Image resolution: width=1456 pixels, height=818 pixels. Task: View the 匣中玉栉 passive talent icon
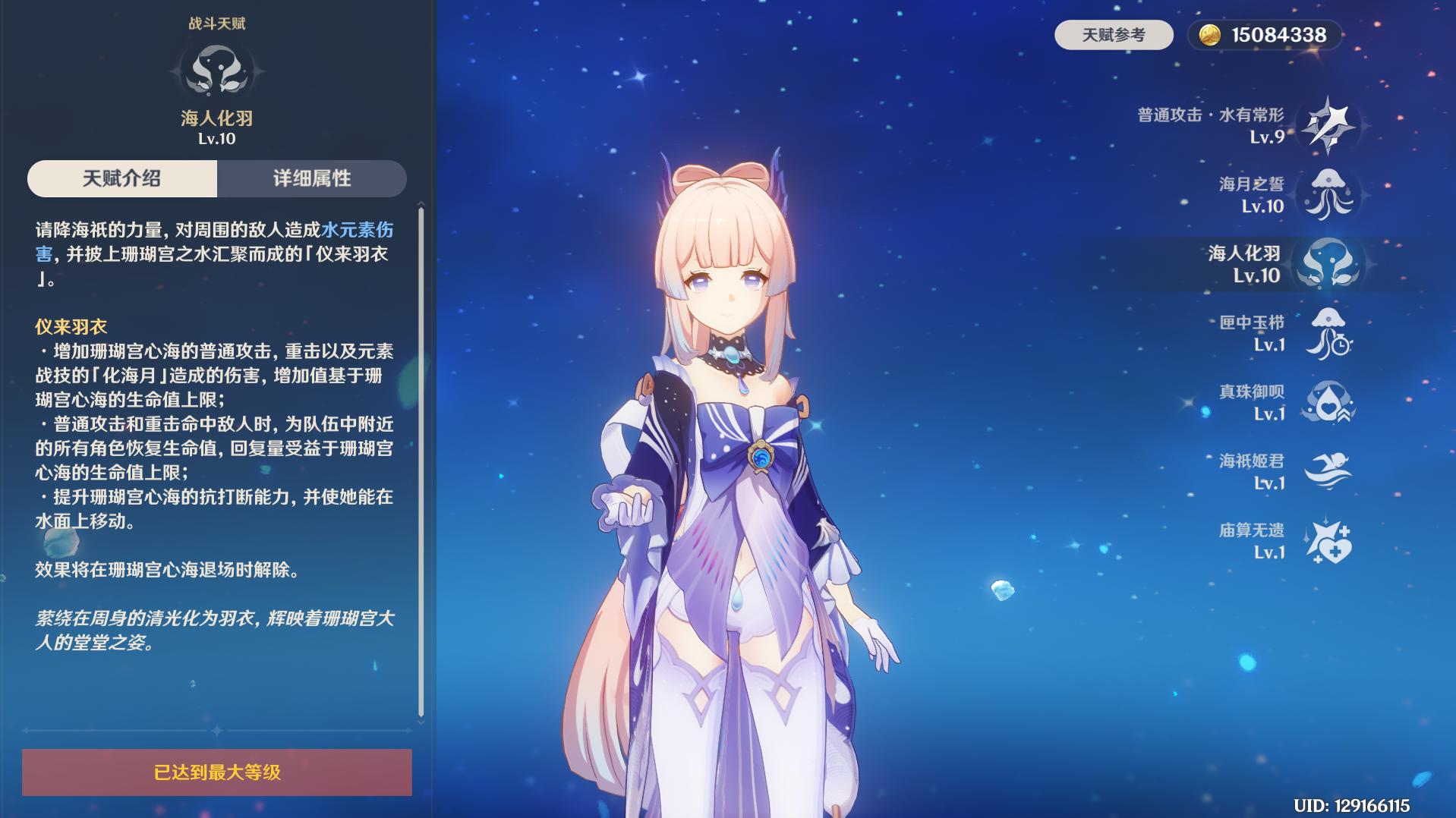pos(1328,338)
